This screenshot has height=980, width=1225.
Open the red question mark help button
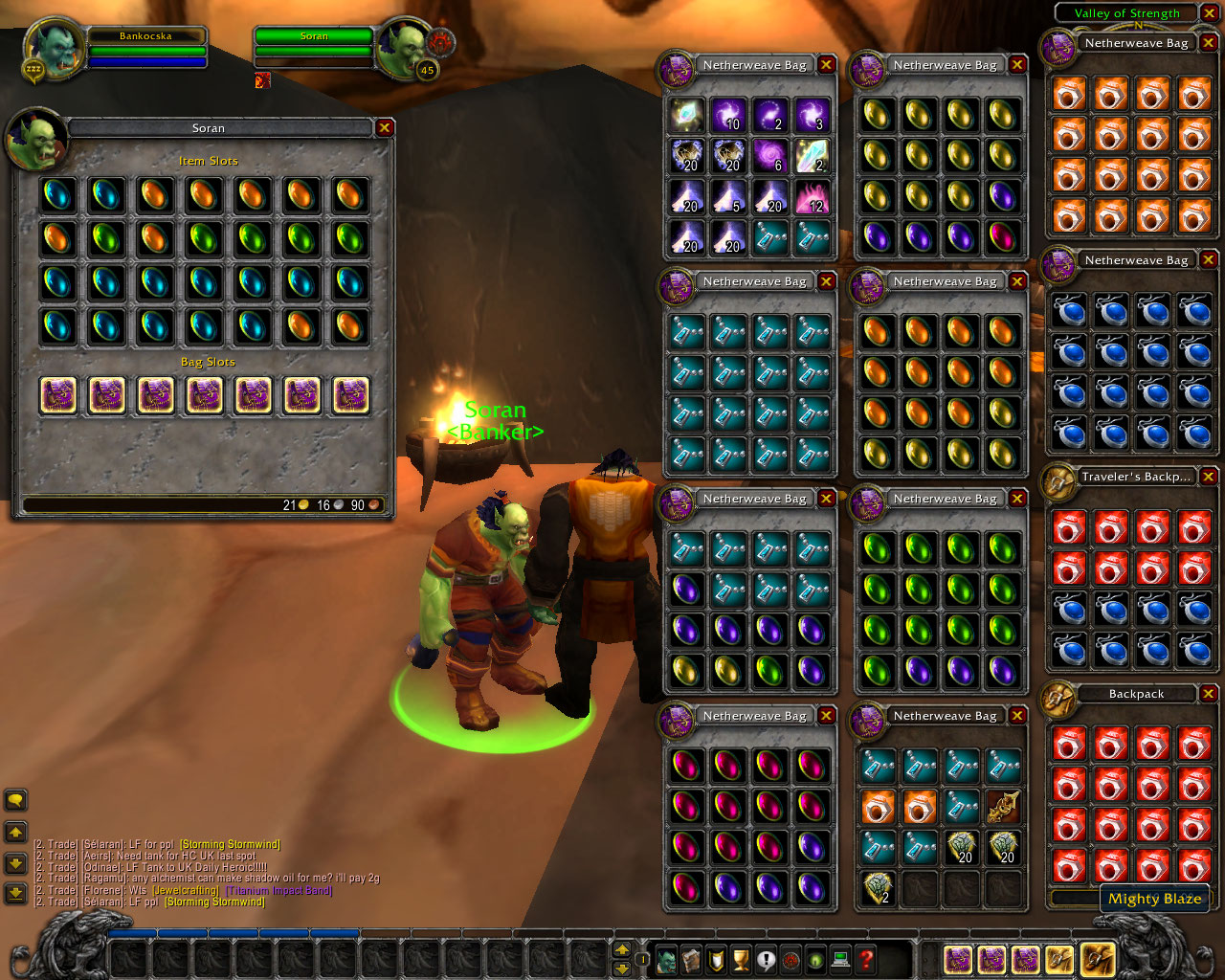pos(865,959)
